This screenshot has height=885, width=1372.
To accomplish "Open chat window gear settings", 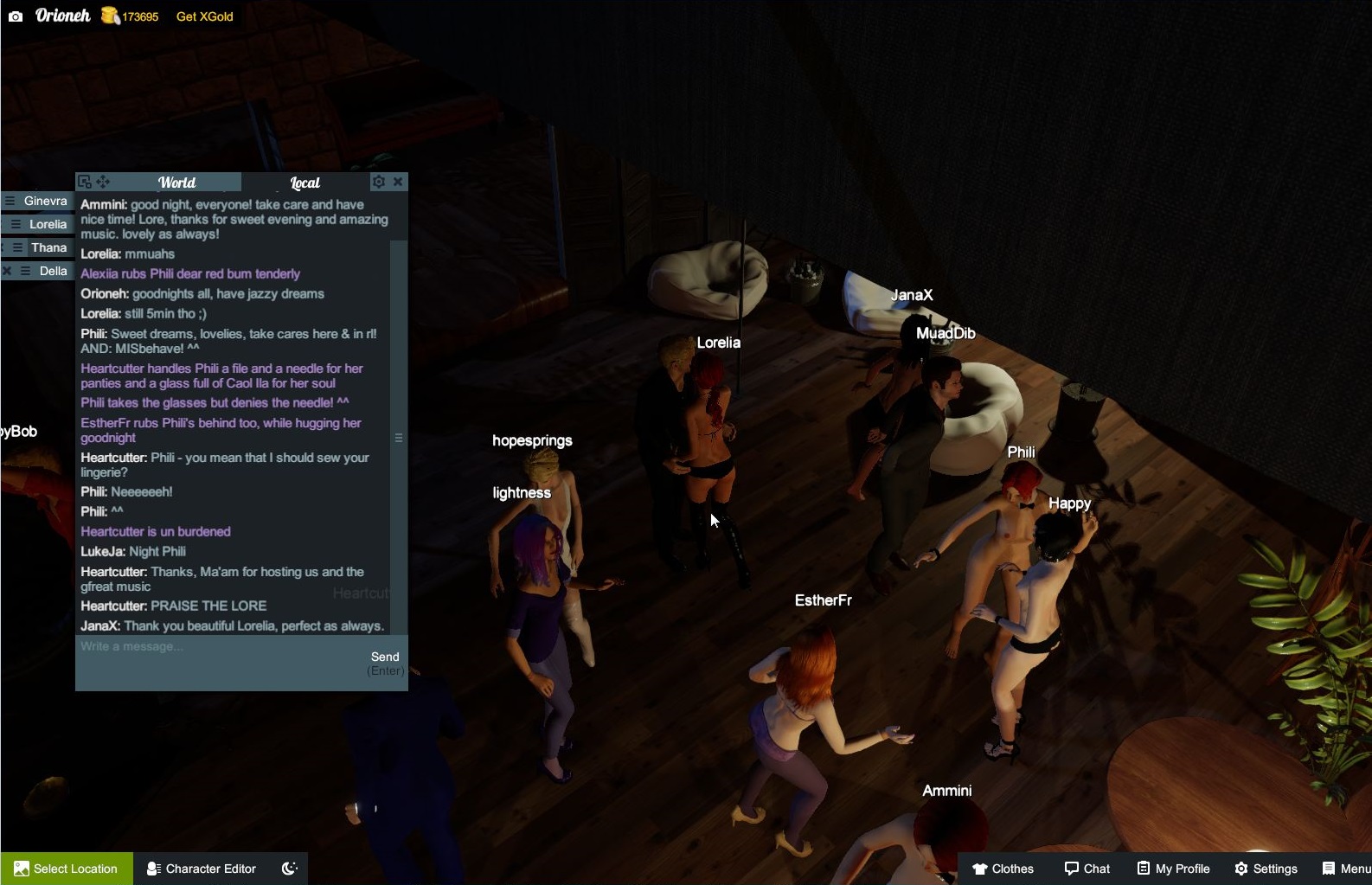I will pyautogui.click(x=378, y=182).
